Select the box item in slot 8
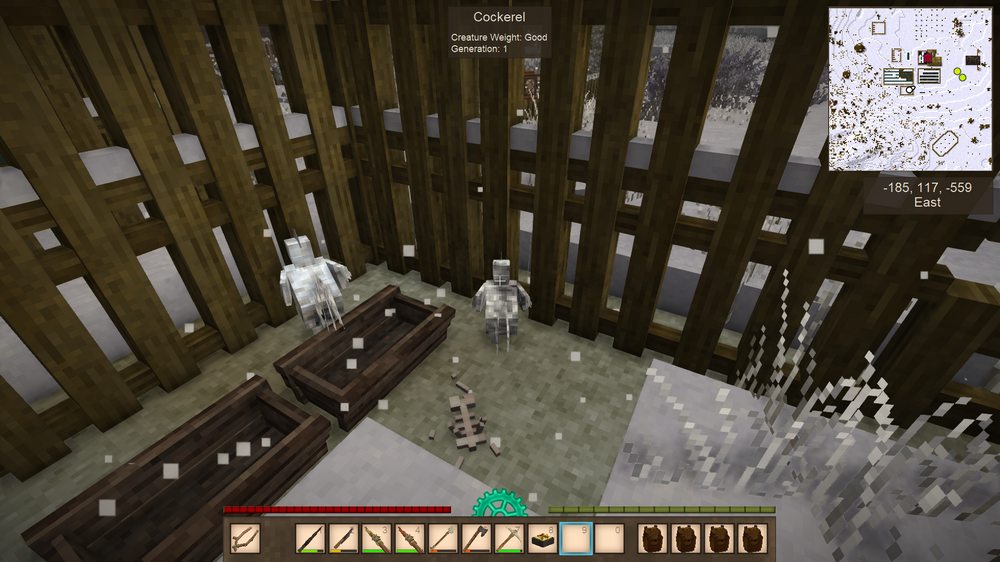 tap(543, 539)
